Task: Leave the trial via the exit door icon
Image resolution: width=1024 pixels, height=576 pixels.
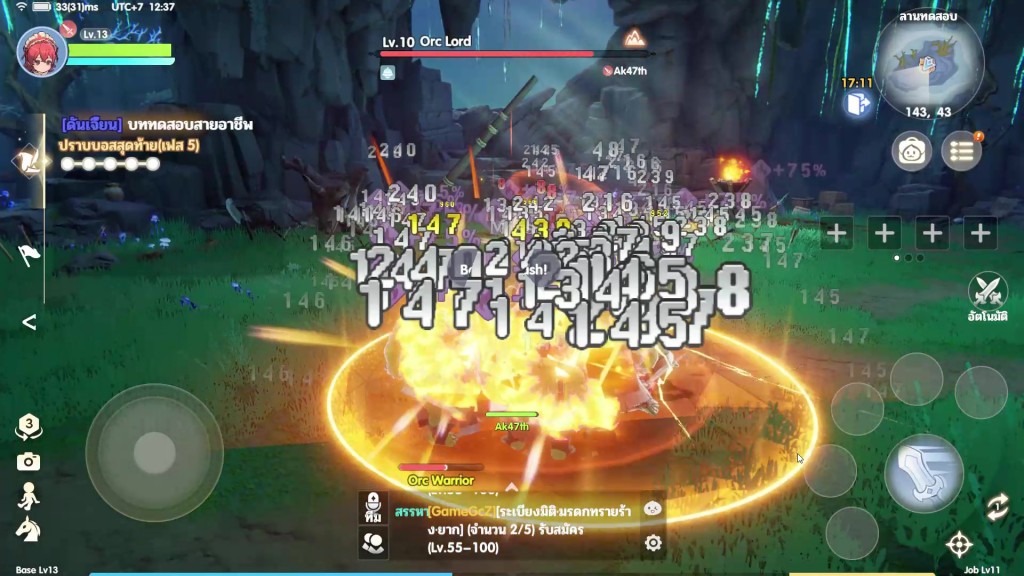Action: pos(857,103)
